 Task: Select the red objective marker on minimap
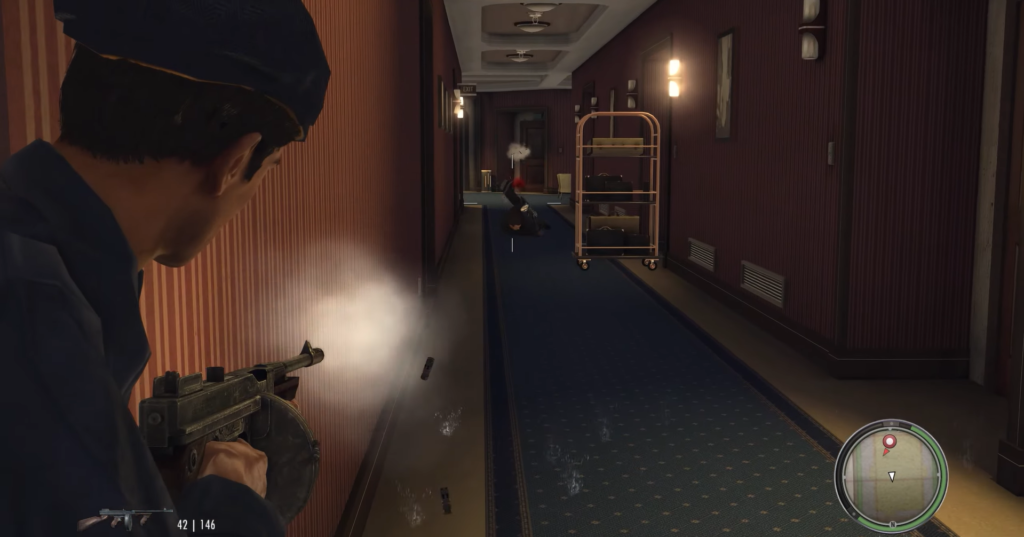(x=889, y=441)
